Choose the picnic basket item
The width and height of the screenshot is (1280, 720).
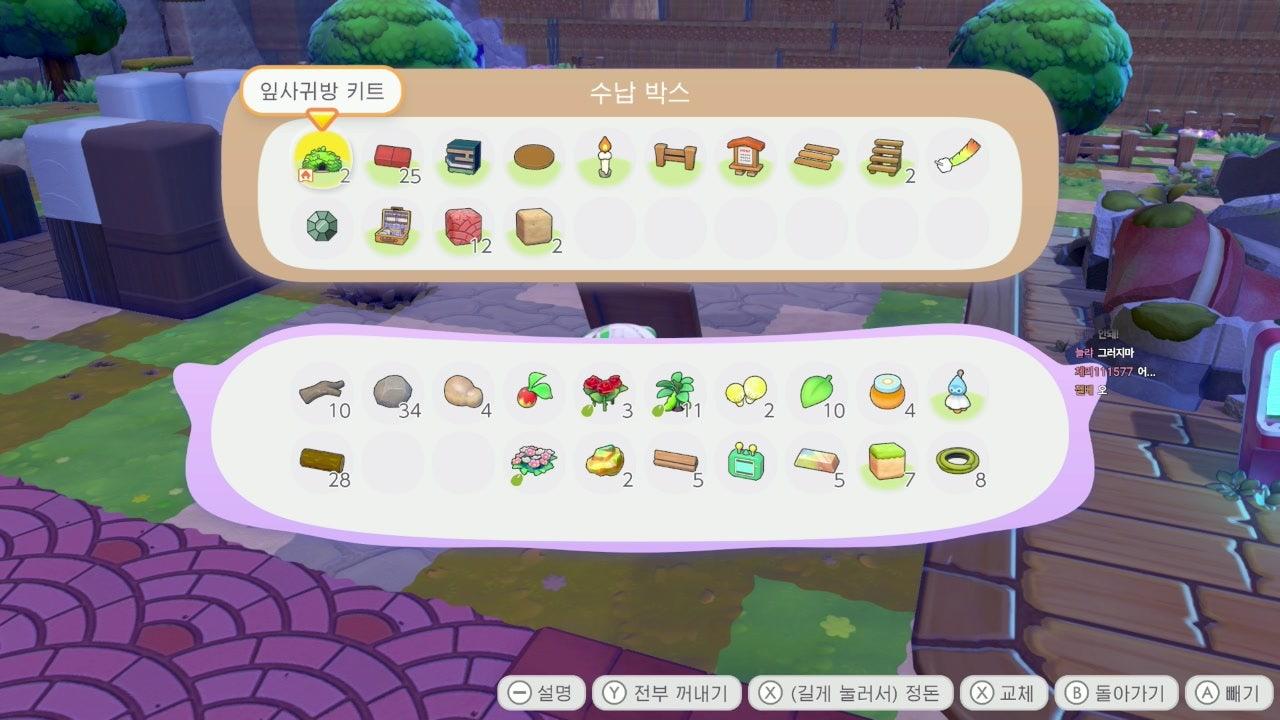coord(393,227)
